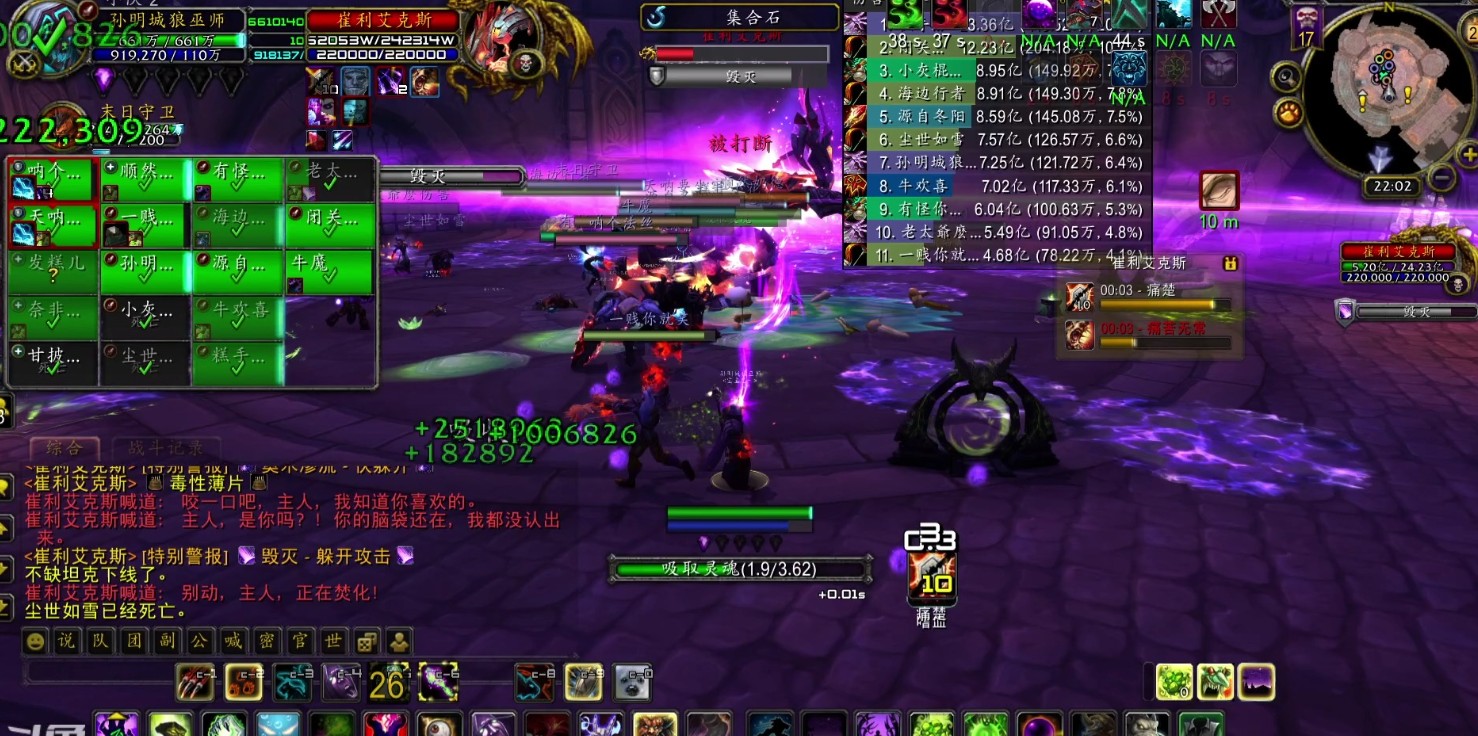Image resolution: width=1478 pixels, height=736 pixels.
Task: Use the green staff ability in the action bar
Action: pyautogui.click(x=438, y=682)
